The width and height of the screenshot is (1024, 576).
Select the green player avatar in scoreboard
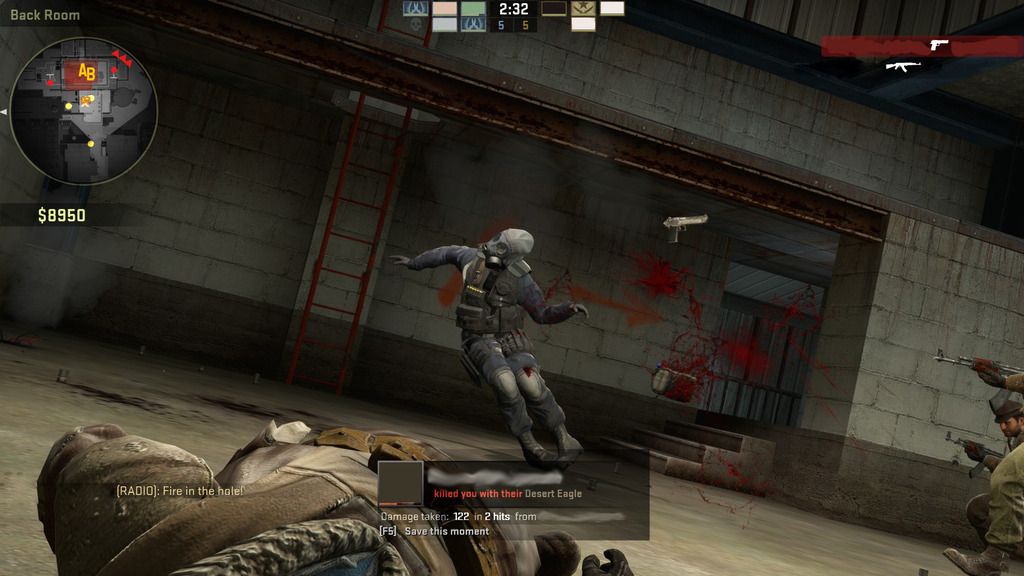click(473, 9)
